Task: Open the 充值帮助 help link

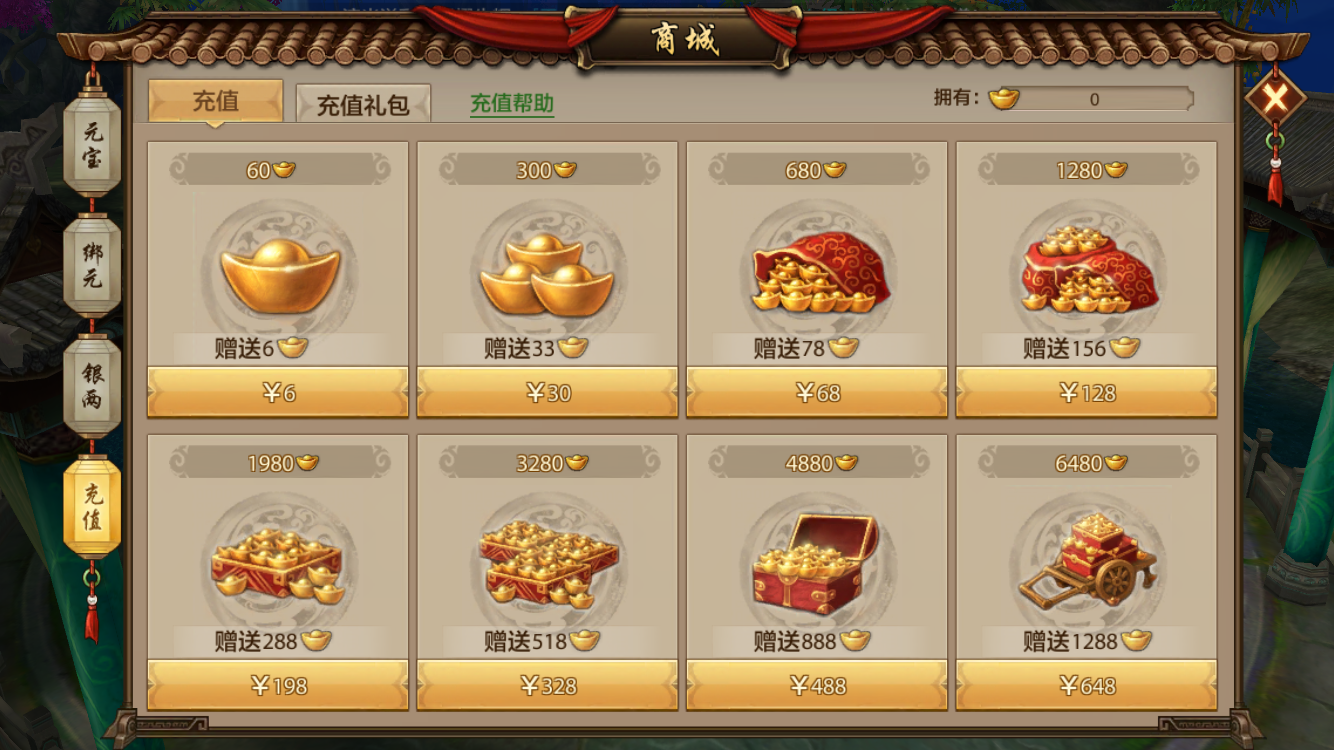Action: point(515,101)
